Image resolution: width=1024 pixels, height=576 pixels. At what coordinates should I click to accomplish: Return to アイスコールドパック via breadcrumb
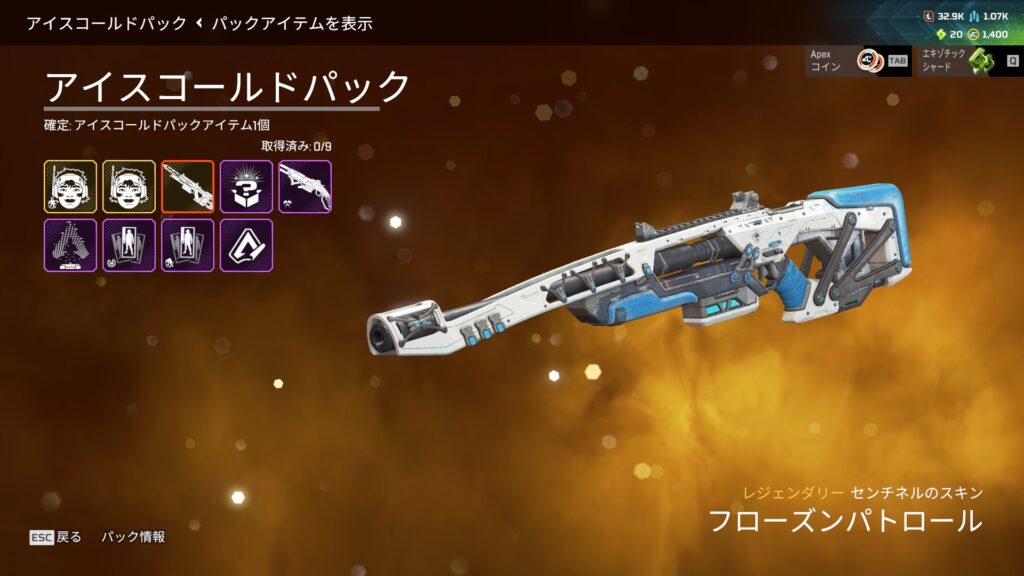(106, 23)
